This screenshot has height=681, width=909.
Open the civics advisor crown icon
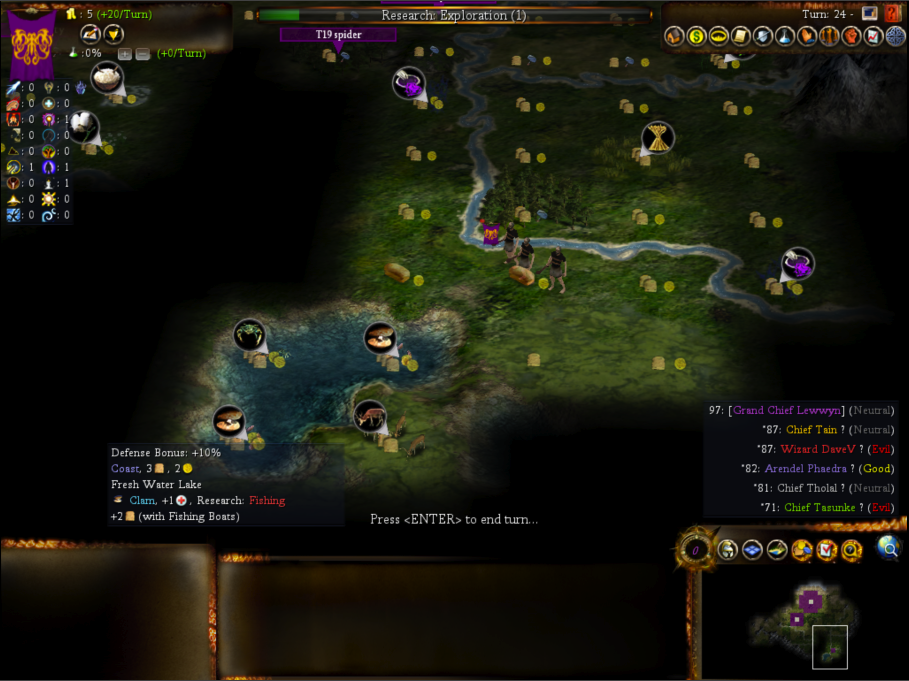coord(718,37)
